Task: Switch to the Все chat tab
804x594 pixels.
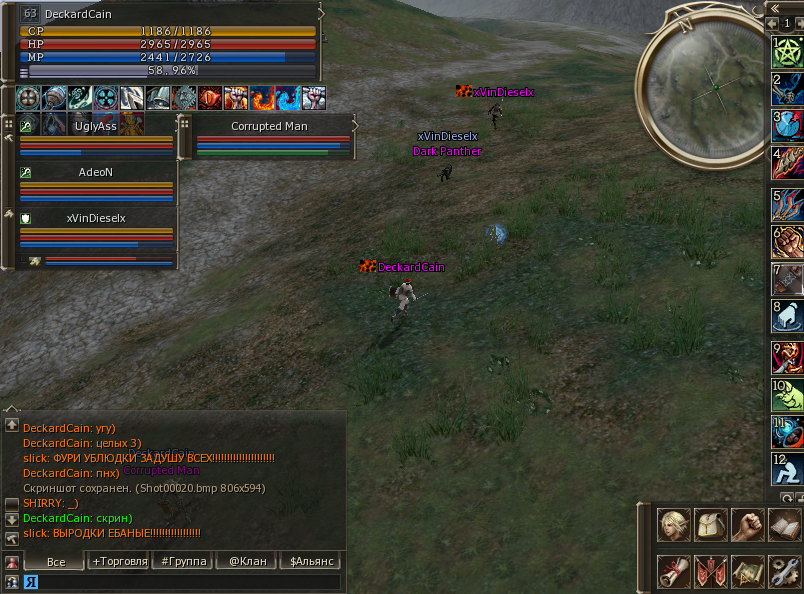Action: coord(56,562)
